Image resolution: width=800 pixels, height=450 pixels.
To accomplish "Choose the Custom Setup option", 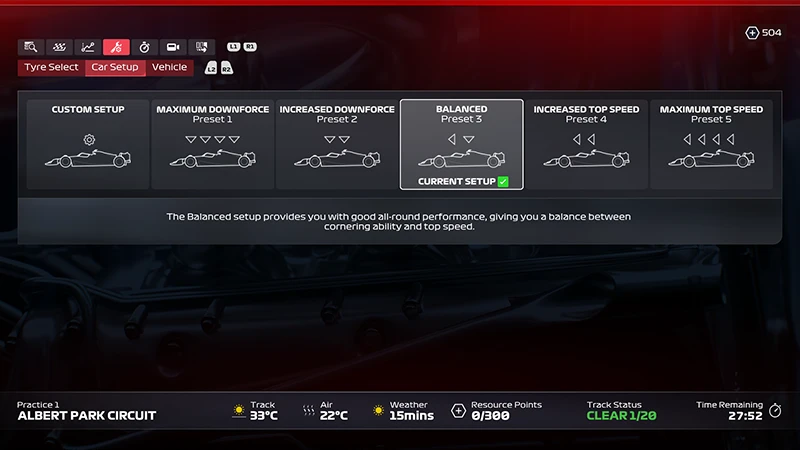I will 88,144.
